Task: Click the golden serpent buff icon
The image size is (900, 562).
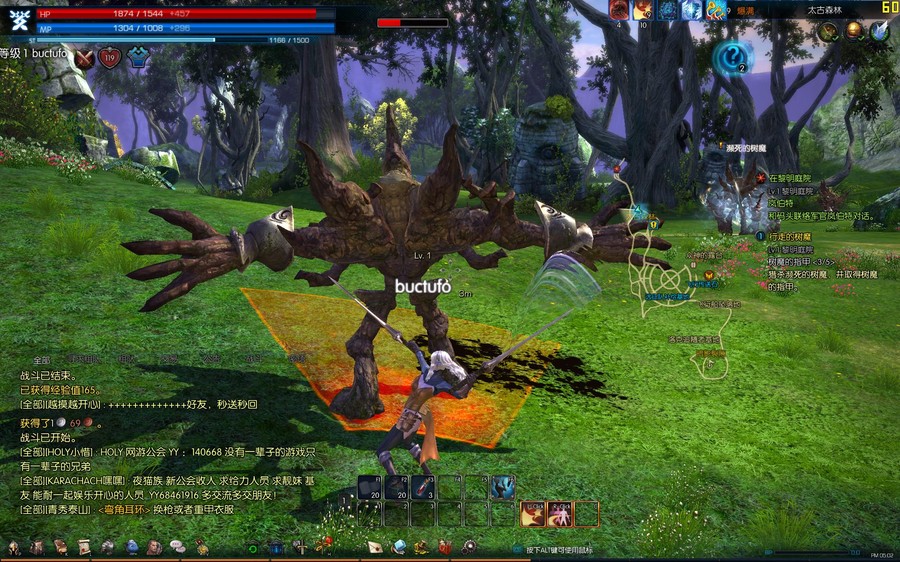Action: [x=715, y=10]
